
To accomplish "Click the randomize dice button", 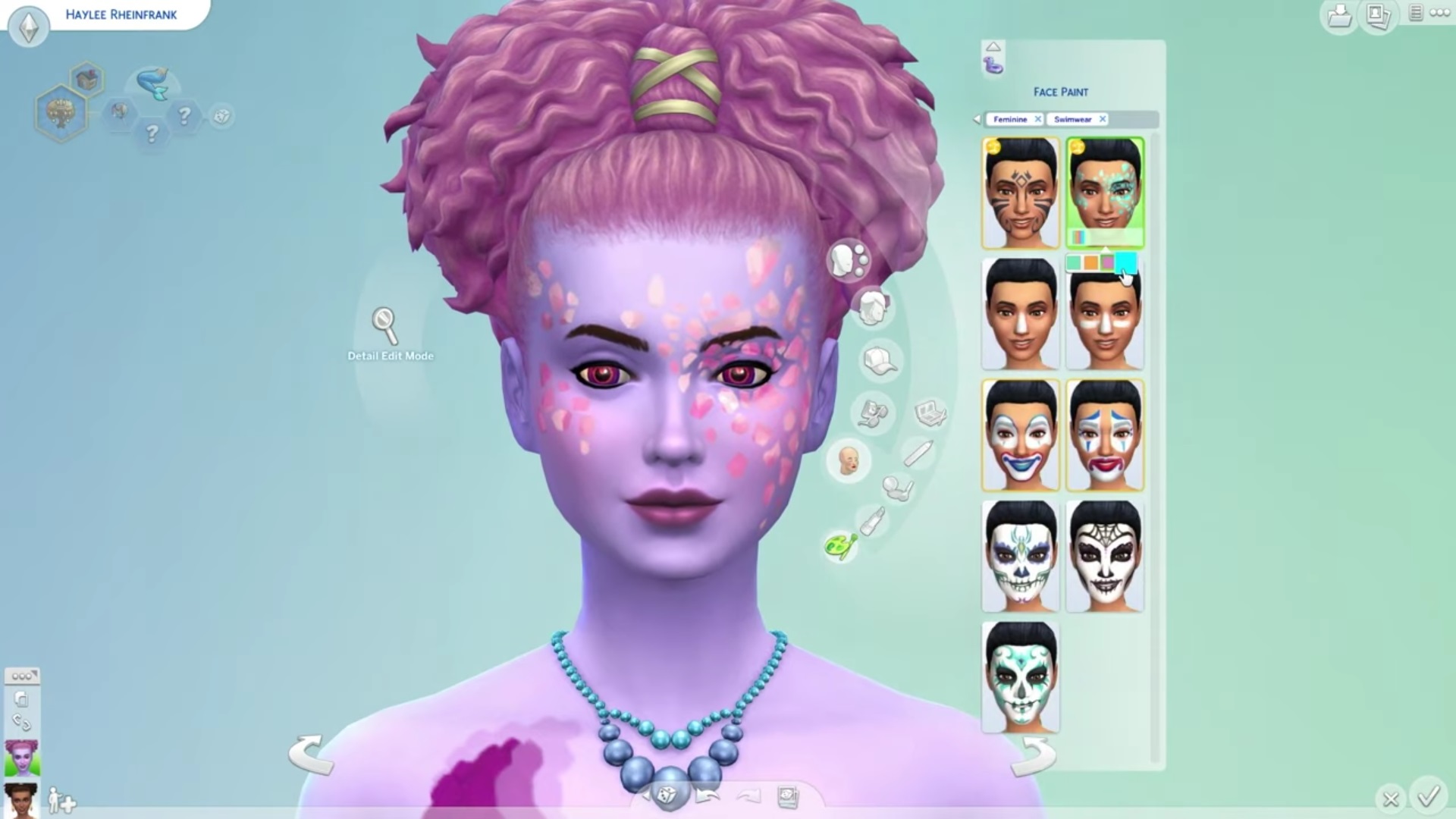I will (x=667, y=794).
